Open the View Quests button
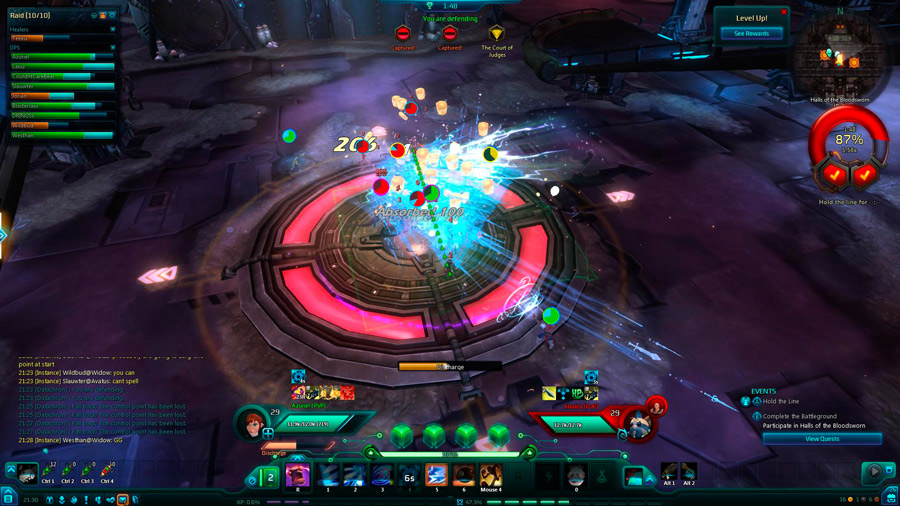900x506 pixels. coord(822,438)
